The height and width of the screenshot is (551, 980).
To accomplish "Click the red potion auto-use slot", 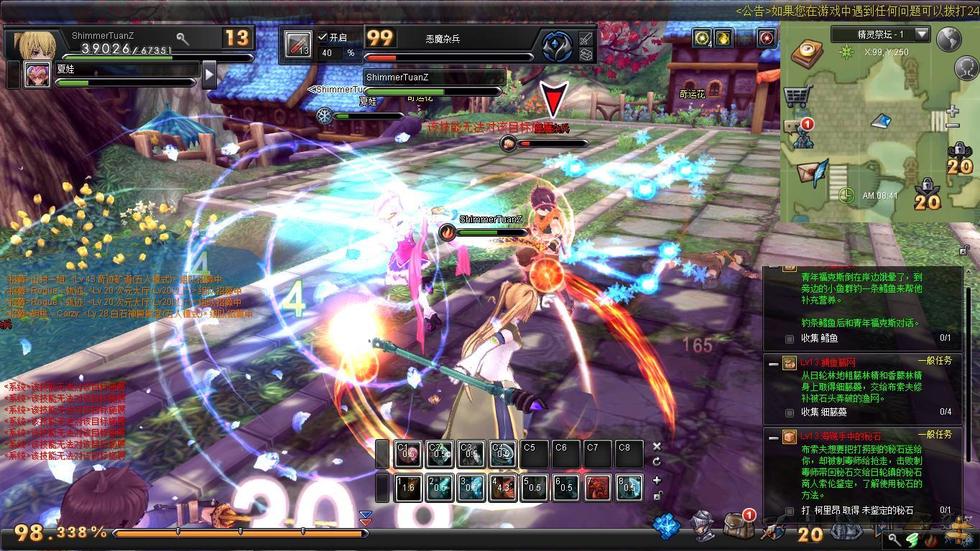I will pos(297,45).
